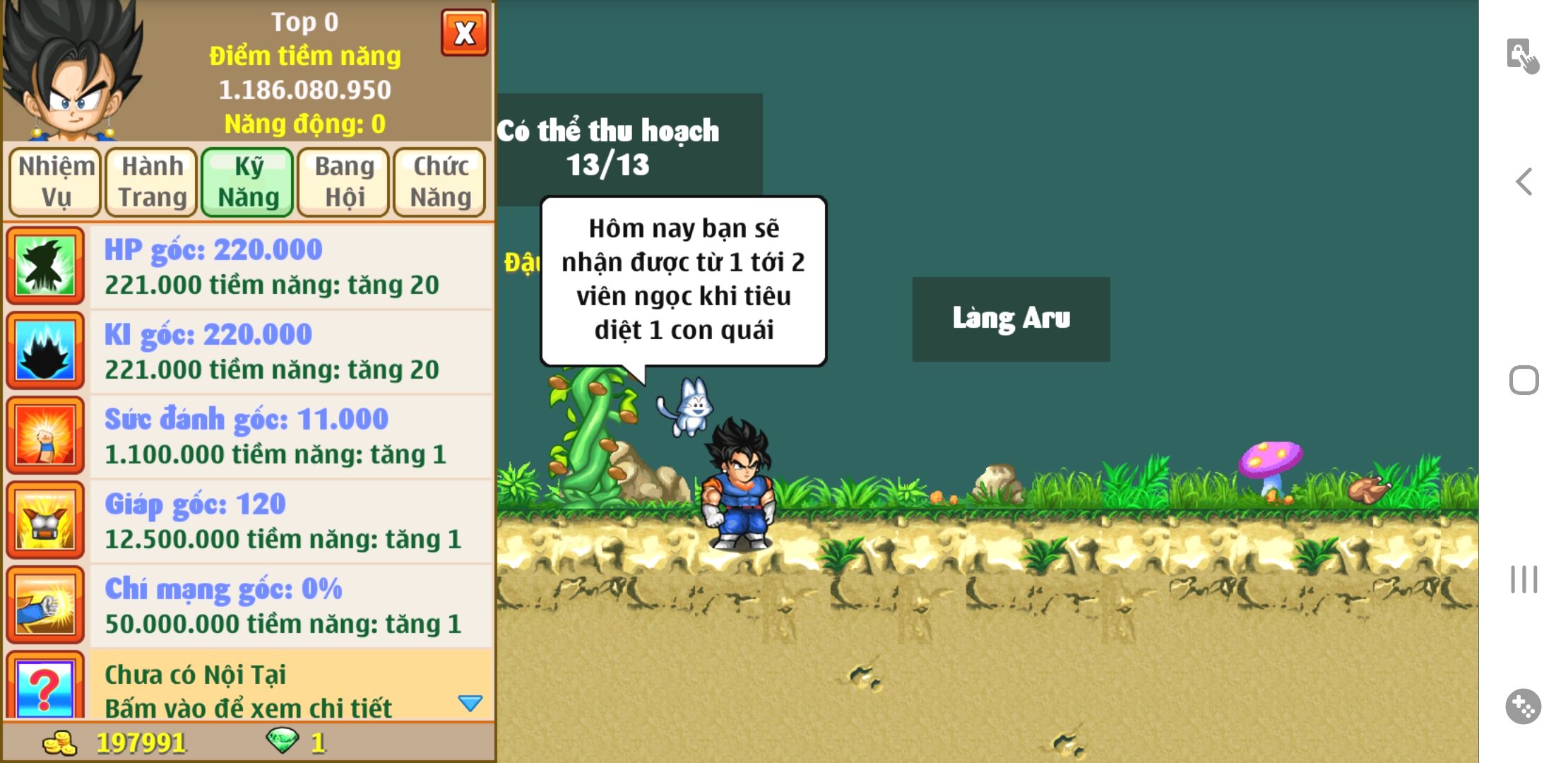Viewport: 1568px width, 763px height.
Task: Open the Hành Trang tab
Action: coord(151,182)
